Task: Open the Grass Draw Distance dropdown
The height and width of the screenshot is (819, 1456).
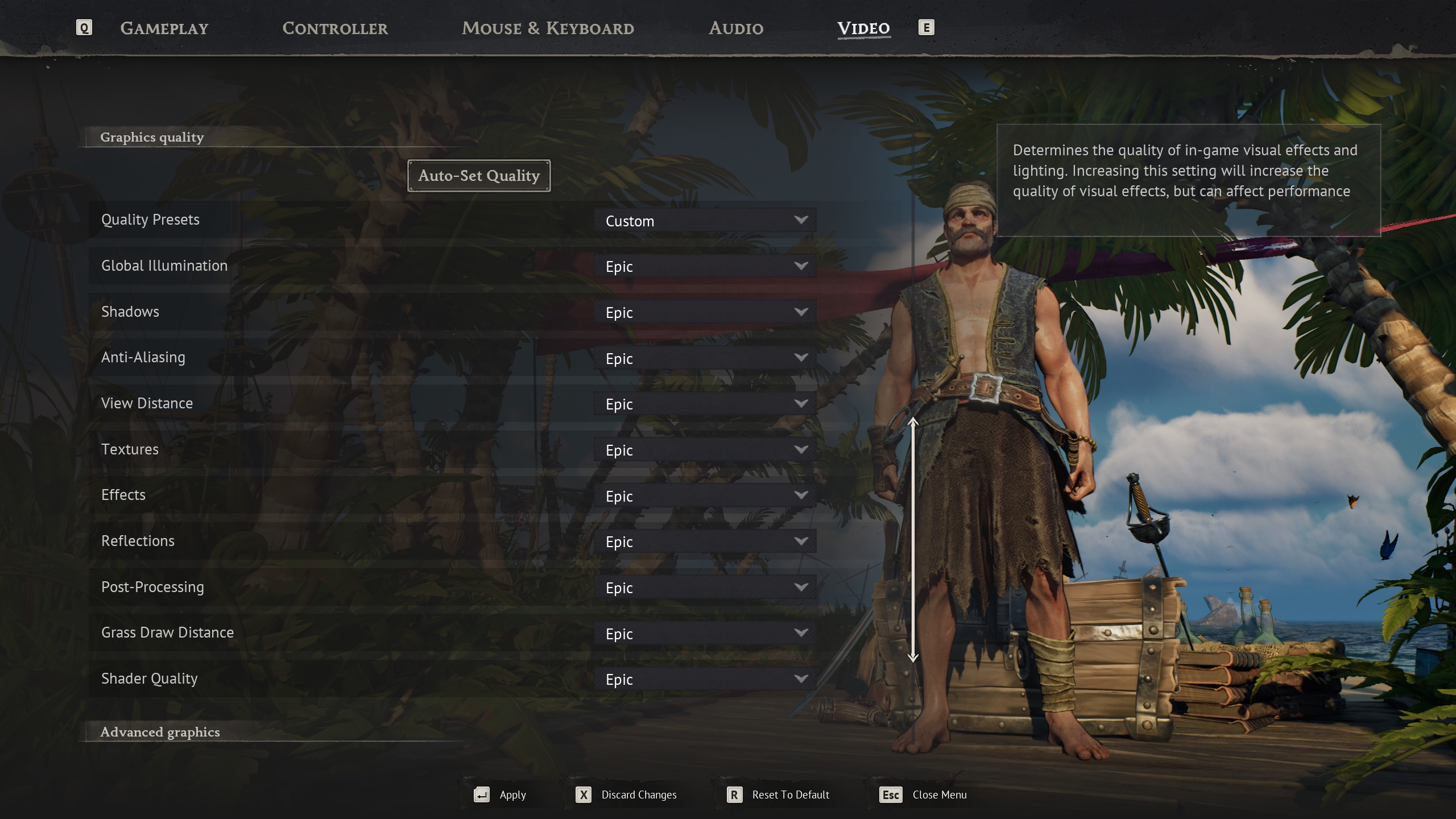Action: click(705, 633)
